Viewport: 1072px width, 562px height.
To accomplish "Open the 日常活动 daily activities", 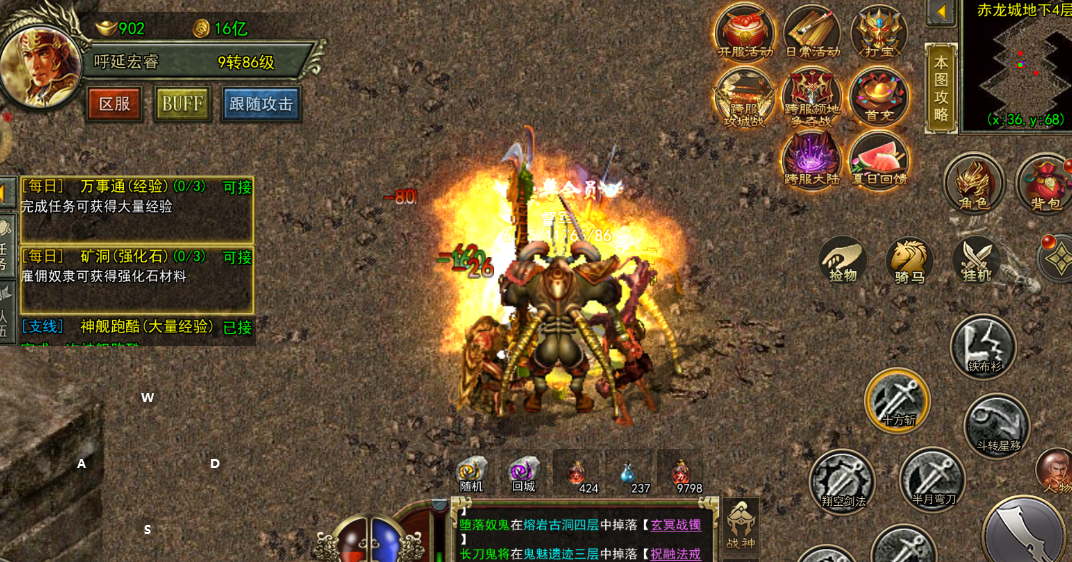I will pos(811,32).
